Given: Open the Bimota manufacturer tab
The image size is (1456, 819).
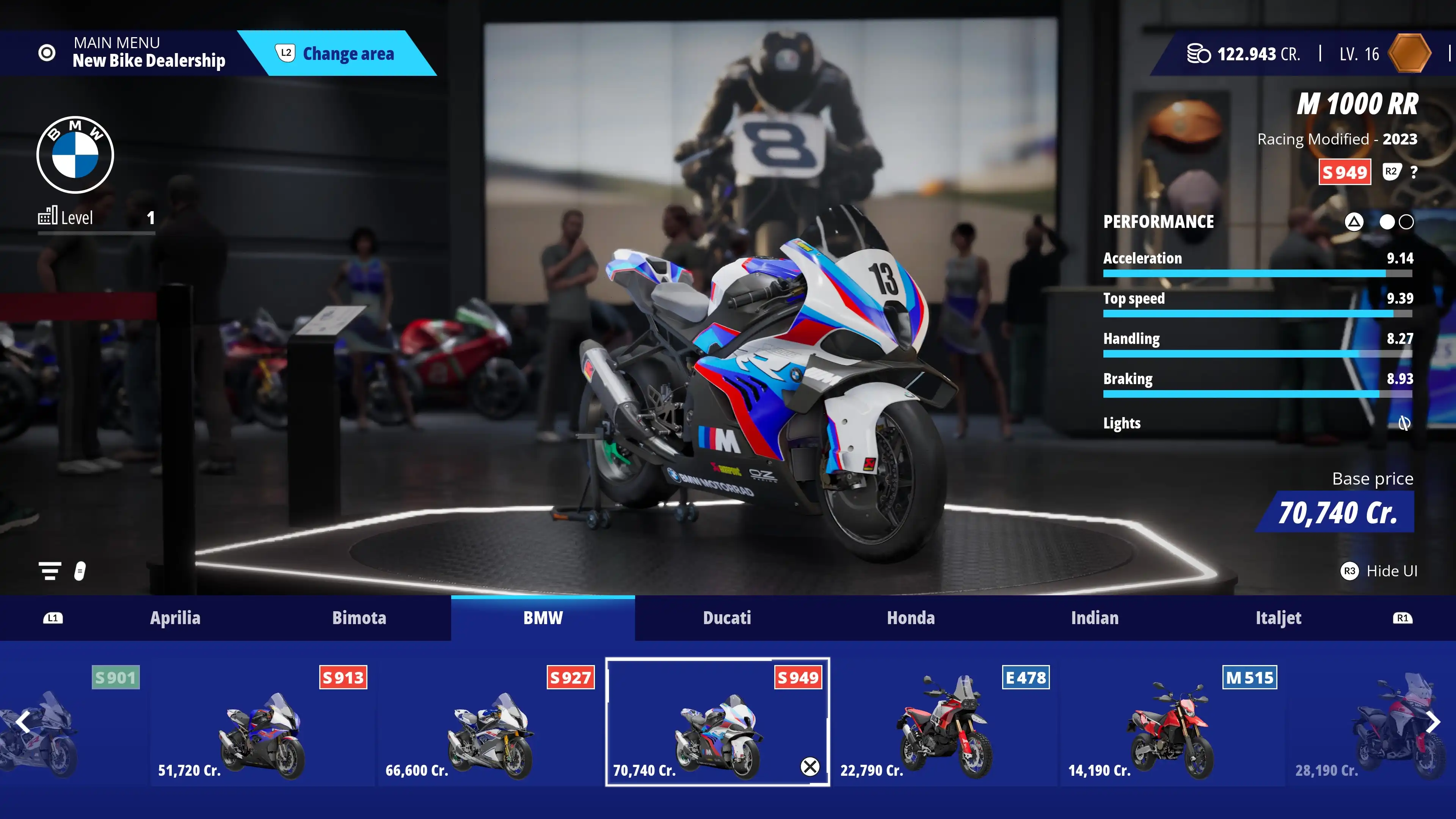Looking at the screenshot, I should pyautogui.click(x=359, y=618).
